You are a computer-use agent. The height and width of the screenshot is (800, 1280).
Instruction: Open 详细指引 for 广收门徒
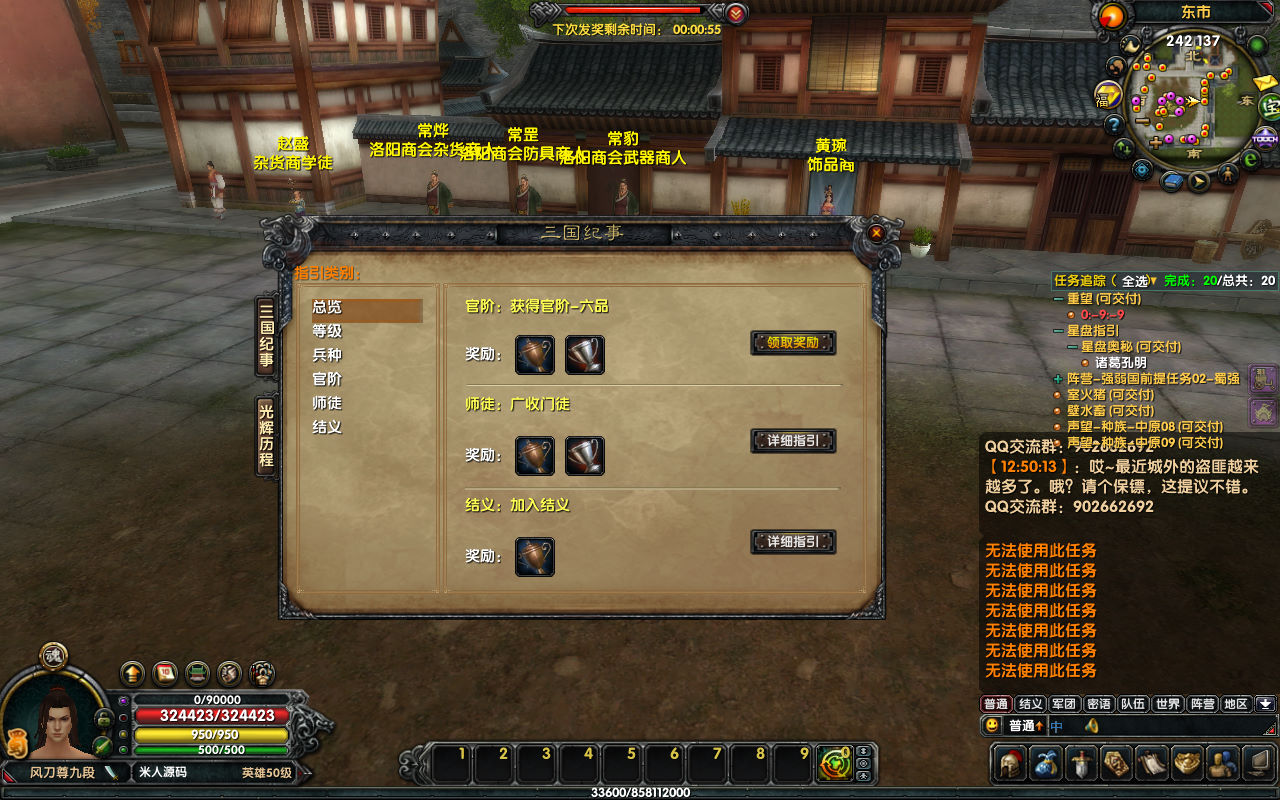tap(793, 441)
